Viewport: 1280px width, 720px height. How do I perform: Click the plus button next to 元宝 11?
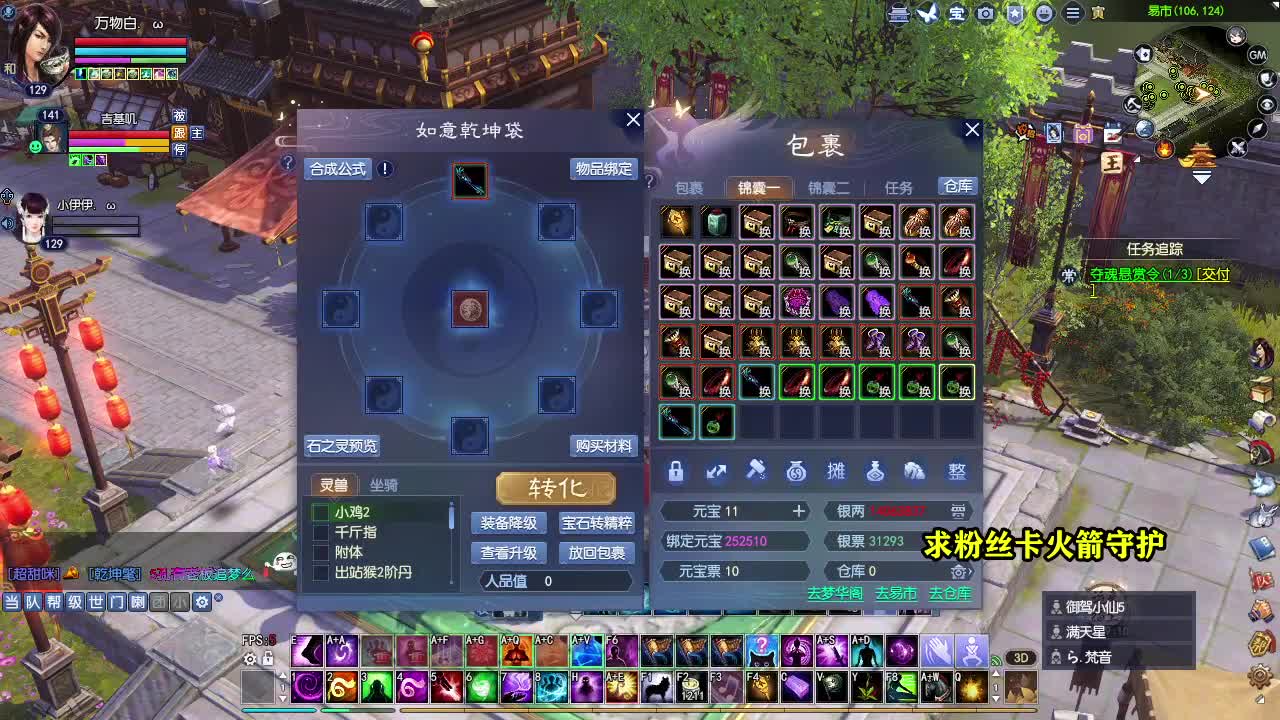pos(798,511)
